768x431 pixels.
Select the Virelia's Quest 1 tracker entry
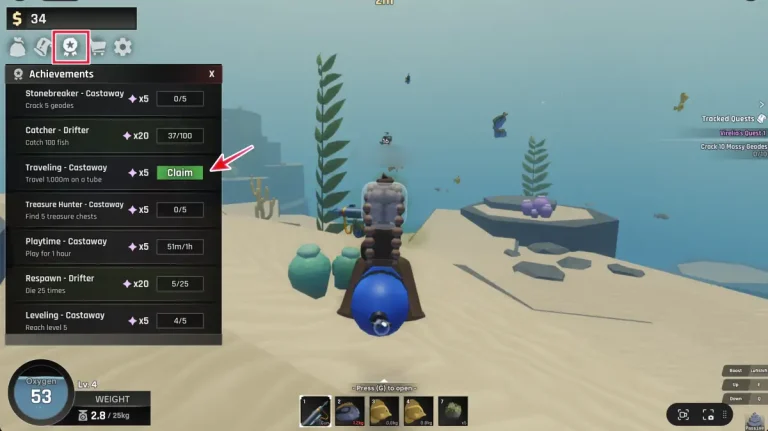pyautogui.click(x=740, y=132)
